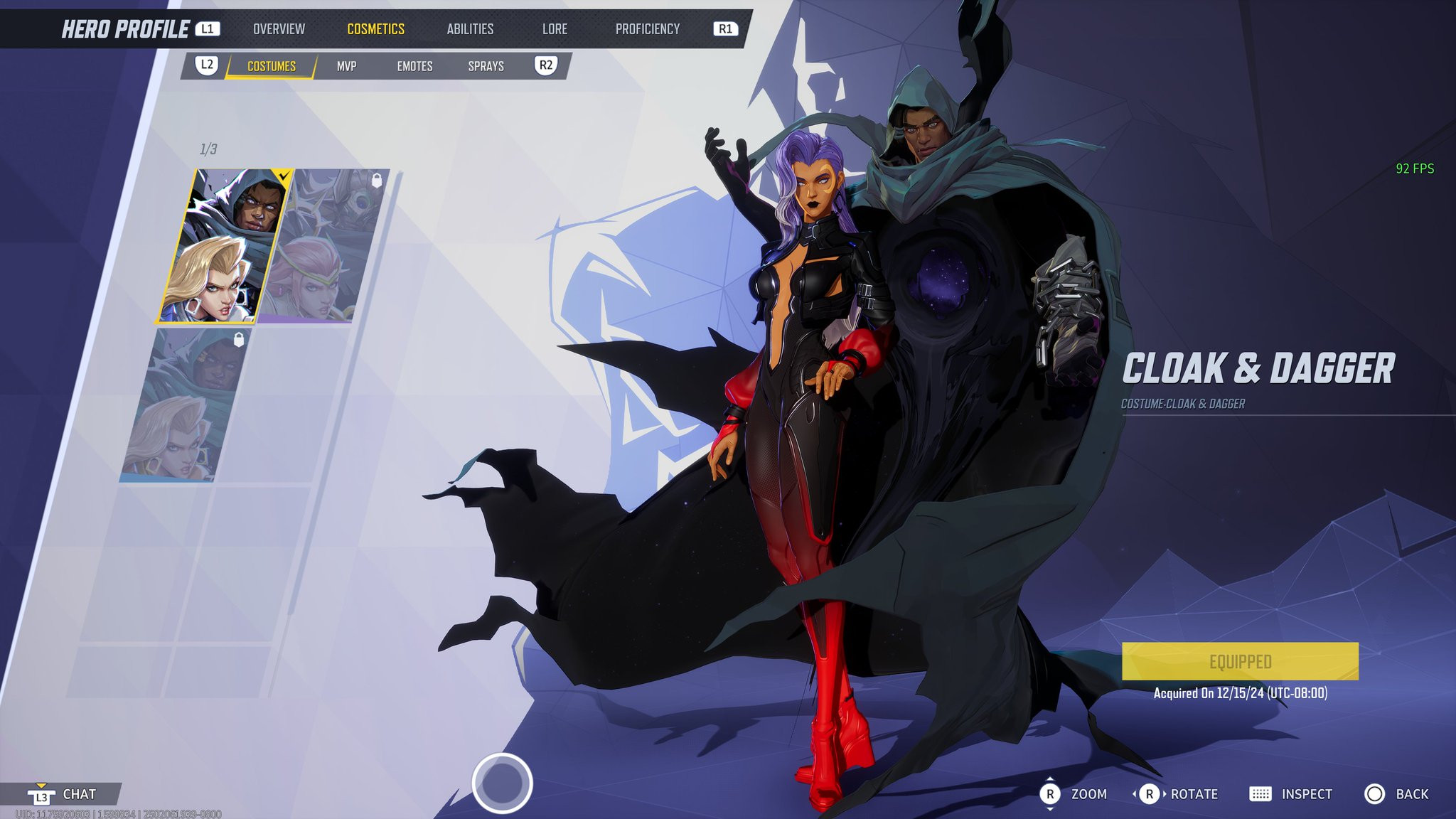
Task: Click the lock icon on the locked pink-haired costume
Action: tap(378, 179)
